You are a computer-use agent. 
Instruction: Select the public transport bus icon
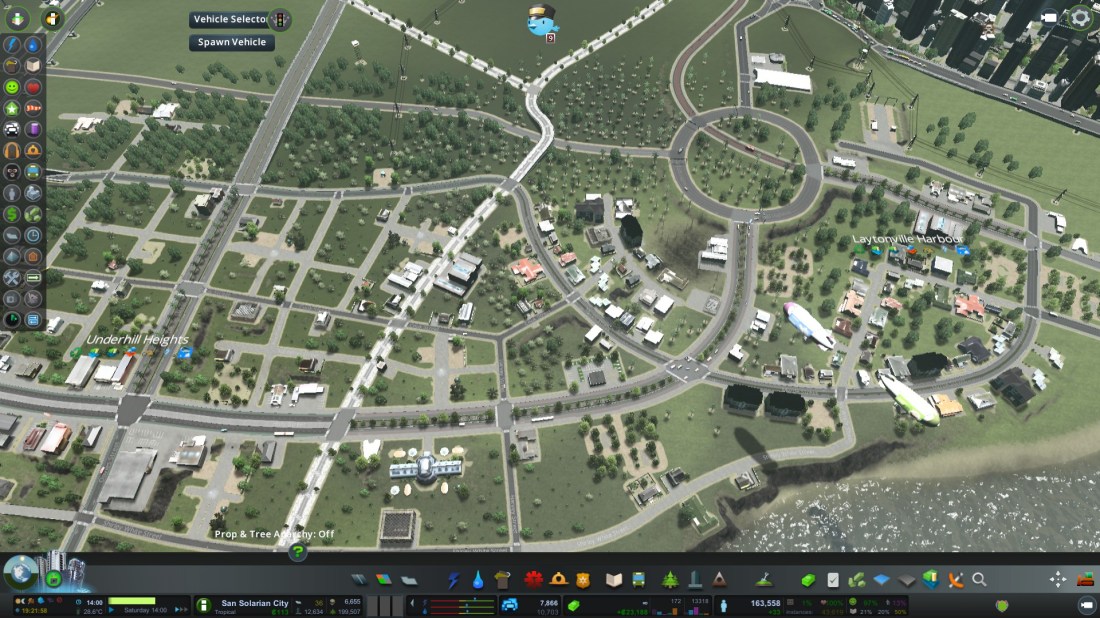click(x=638, y=580)
